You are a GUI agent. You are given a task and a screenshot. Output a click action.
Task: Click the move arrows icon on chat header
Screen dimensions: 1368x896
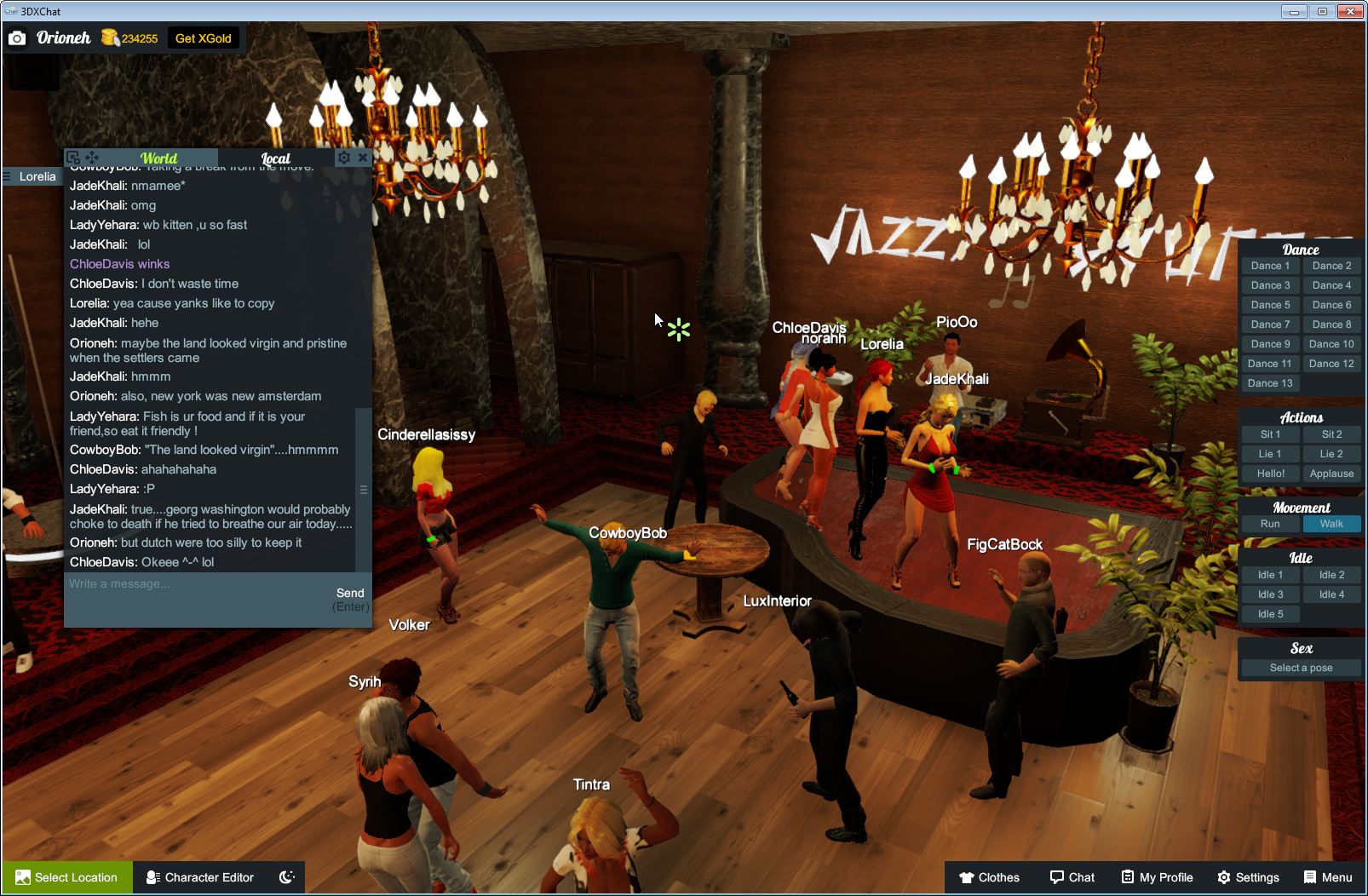(92, 158)
